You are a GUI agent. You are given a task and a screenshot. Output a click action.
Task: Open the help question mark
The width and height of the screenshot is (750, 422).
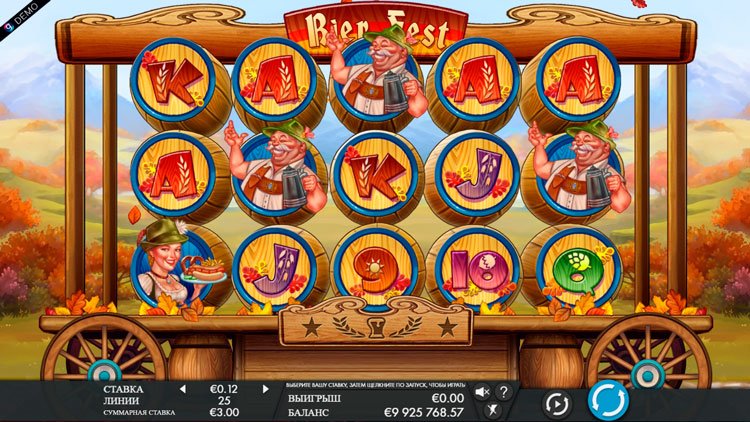pyautogui.click(x=504, y=392)
